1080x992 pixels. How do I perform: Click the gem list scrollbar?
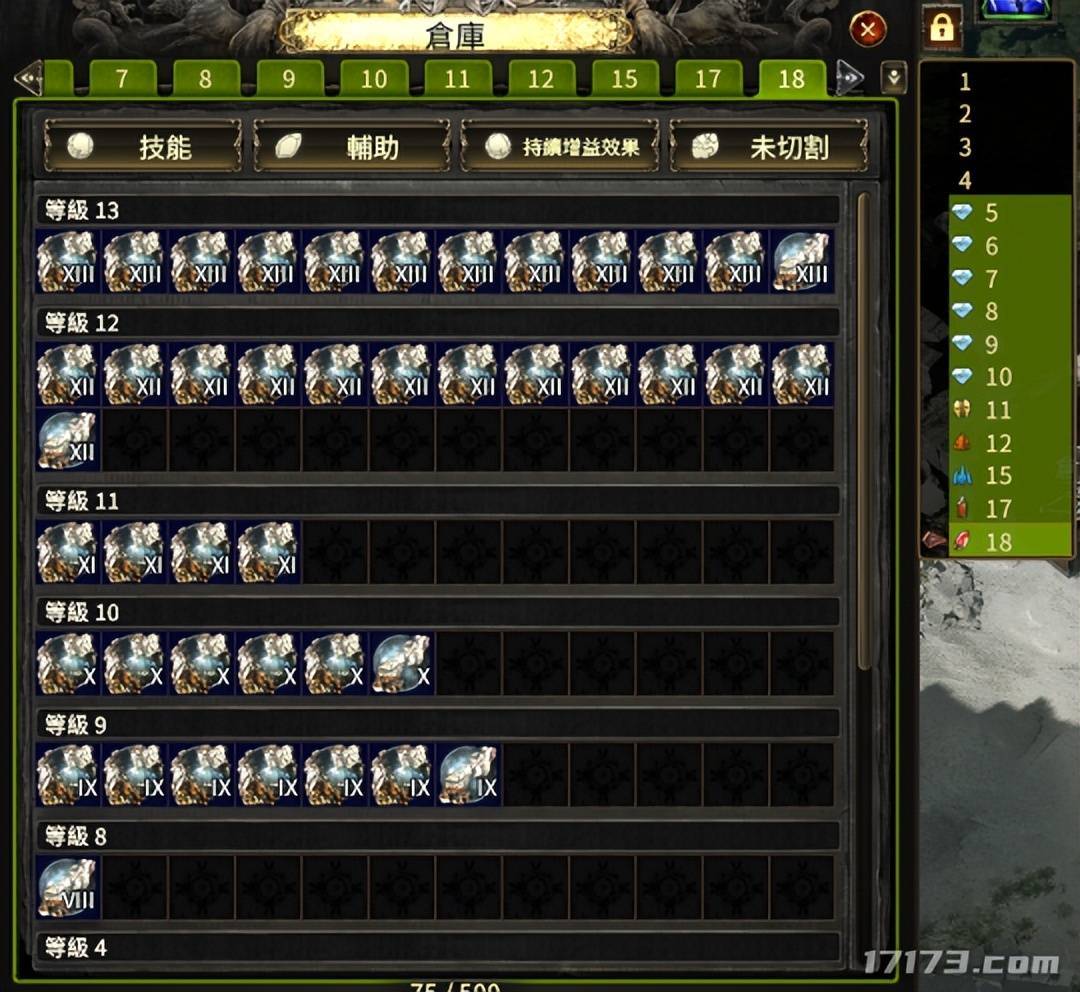point(863,430)
